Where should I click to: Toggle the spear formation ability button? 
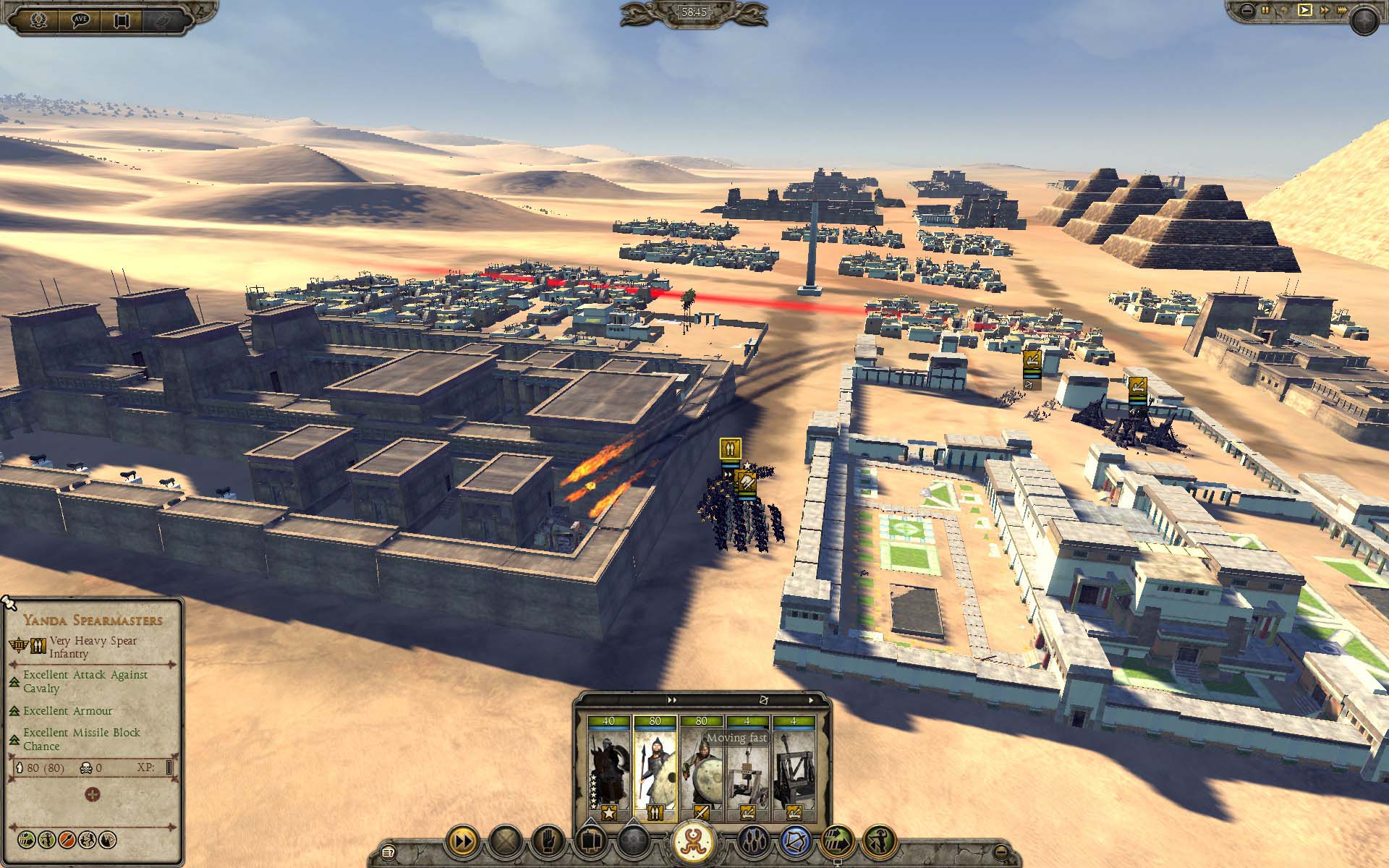tap(752, 842)
